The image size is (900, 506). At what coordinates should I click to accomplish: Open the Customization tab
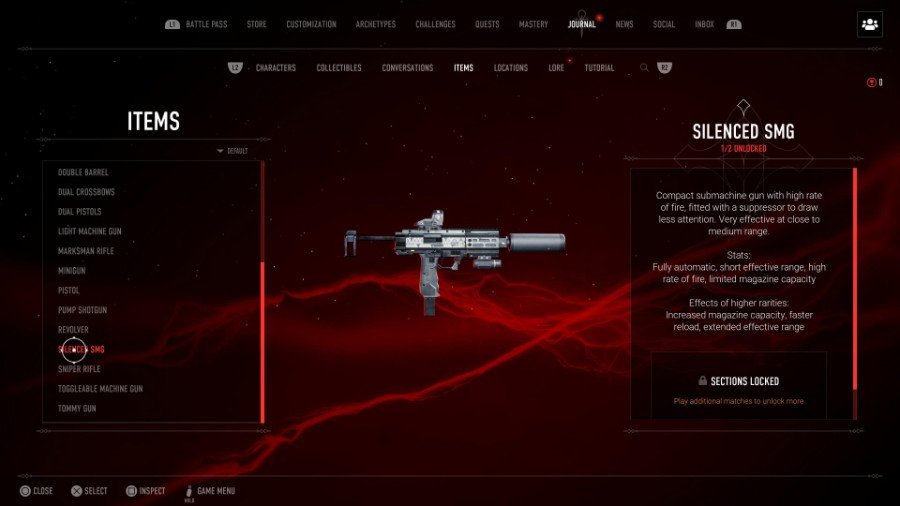click(311, 24)
